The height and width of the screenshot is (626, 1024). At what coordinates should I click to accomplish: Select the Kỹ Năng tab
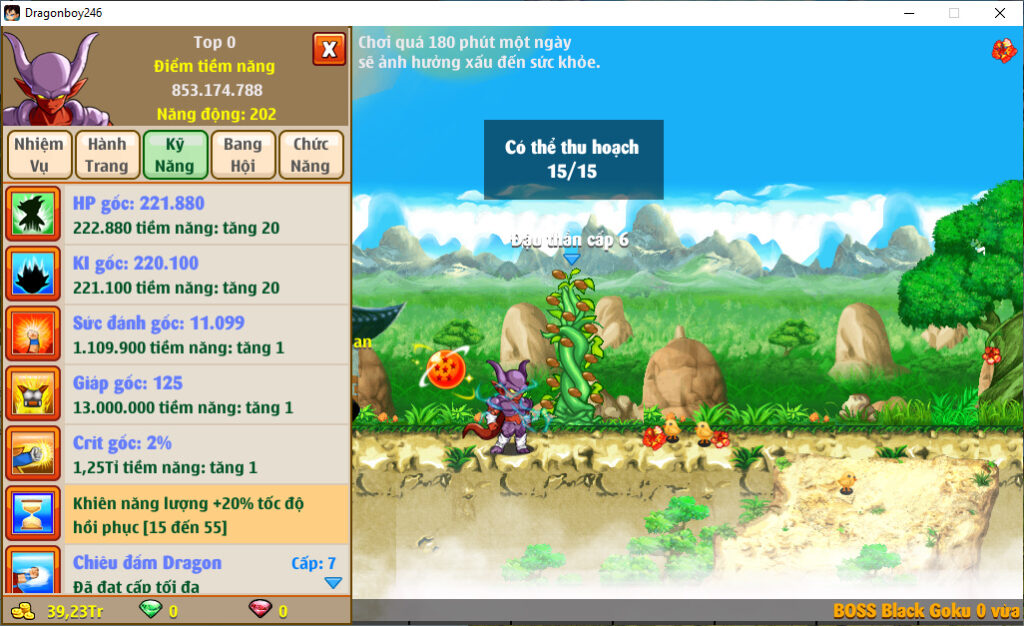(x=175, y=155)
